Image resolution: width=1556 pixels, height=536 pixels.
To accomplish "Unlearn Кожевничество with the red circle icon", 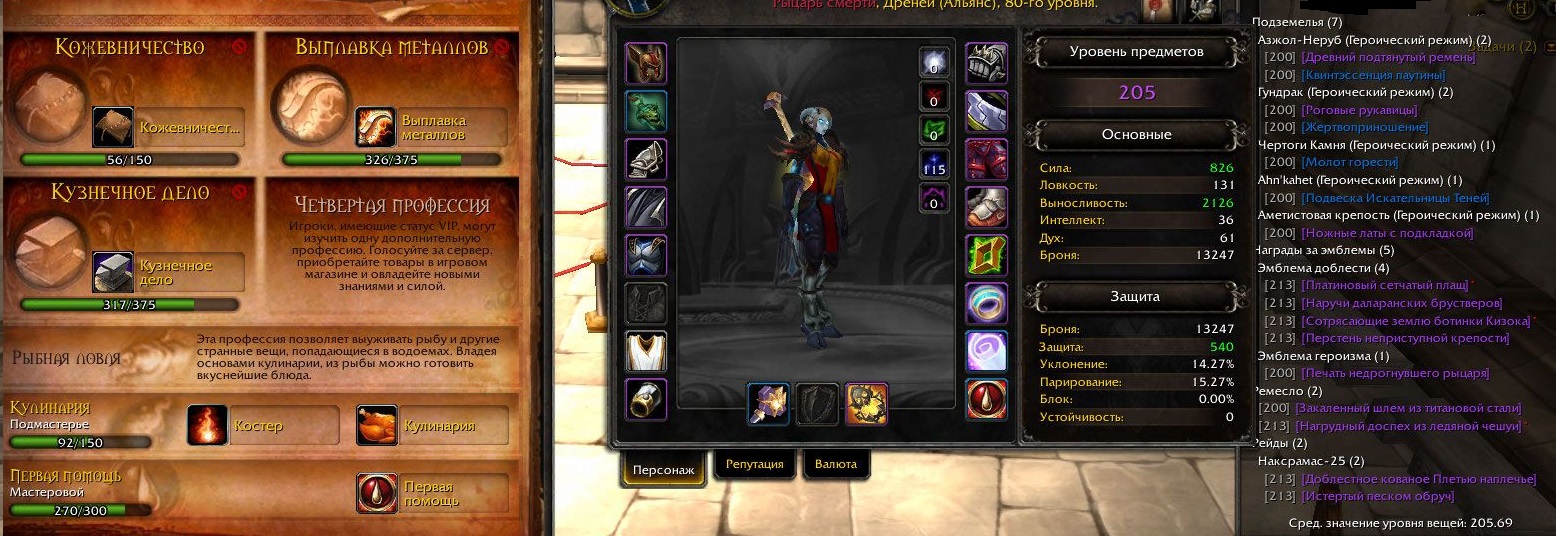I will tap(238, 47).
